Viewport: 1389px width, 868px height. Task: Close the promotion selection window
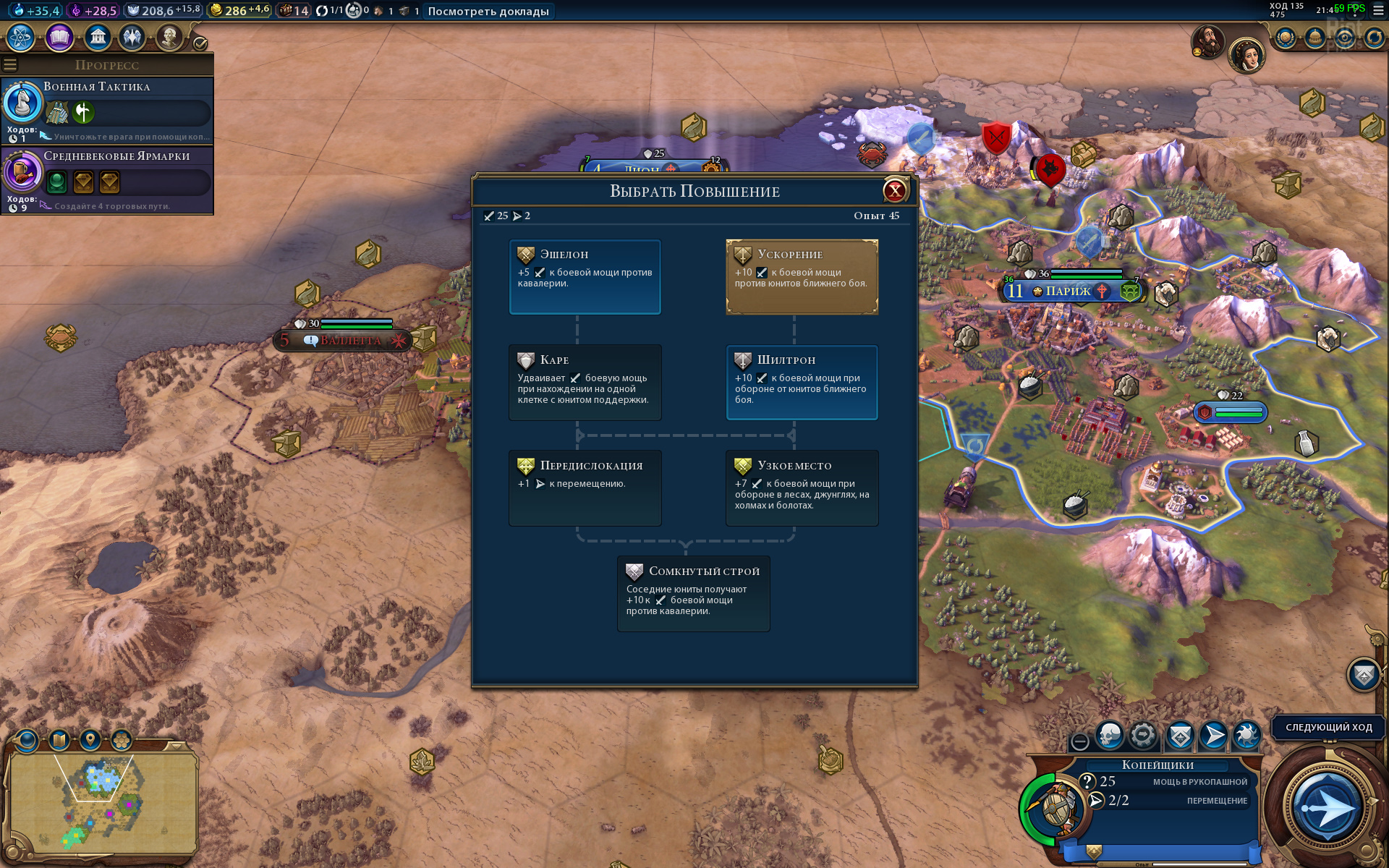[x=895, y=191]
